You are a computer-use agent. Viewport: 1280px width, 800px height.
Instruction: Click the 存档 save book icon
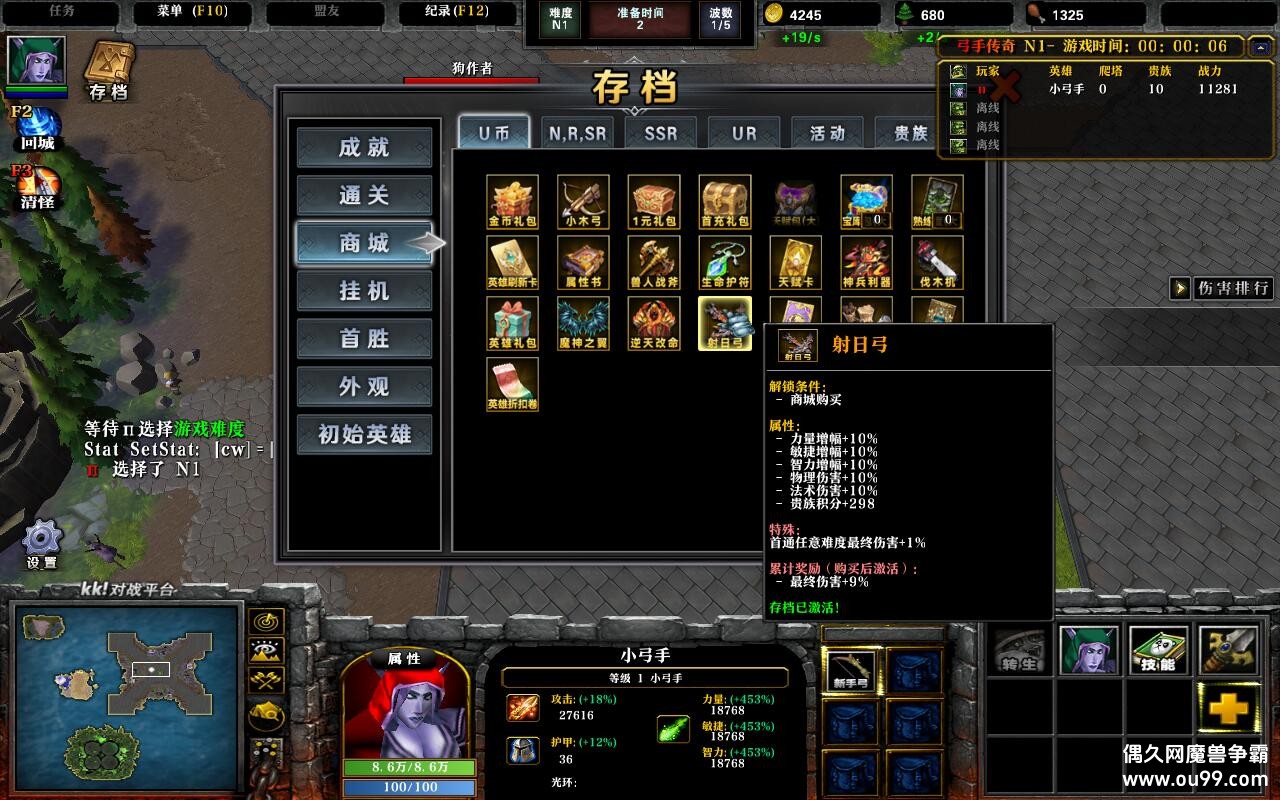point(108,70)
